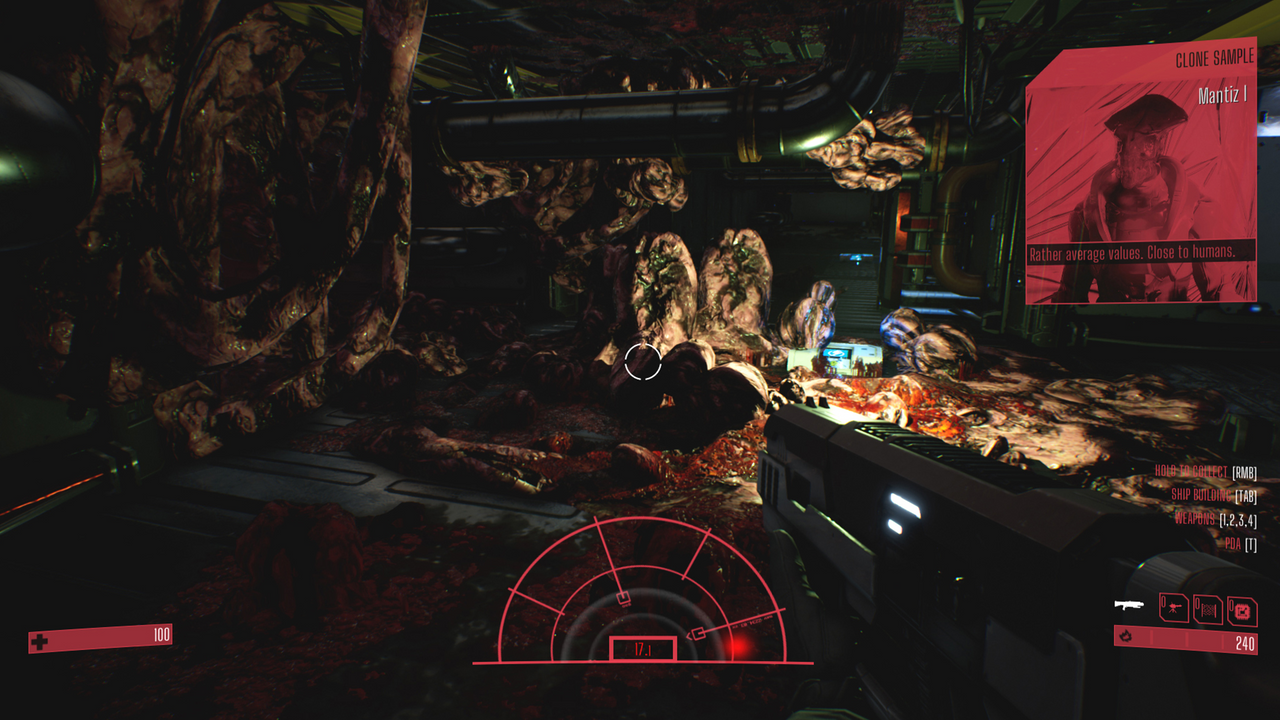This screenshot has width=1280, height=720.
Task: Click the red enemy blip on the radar
Action: click(740, 650)
